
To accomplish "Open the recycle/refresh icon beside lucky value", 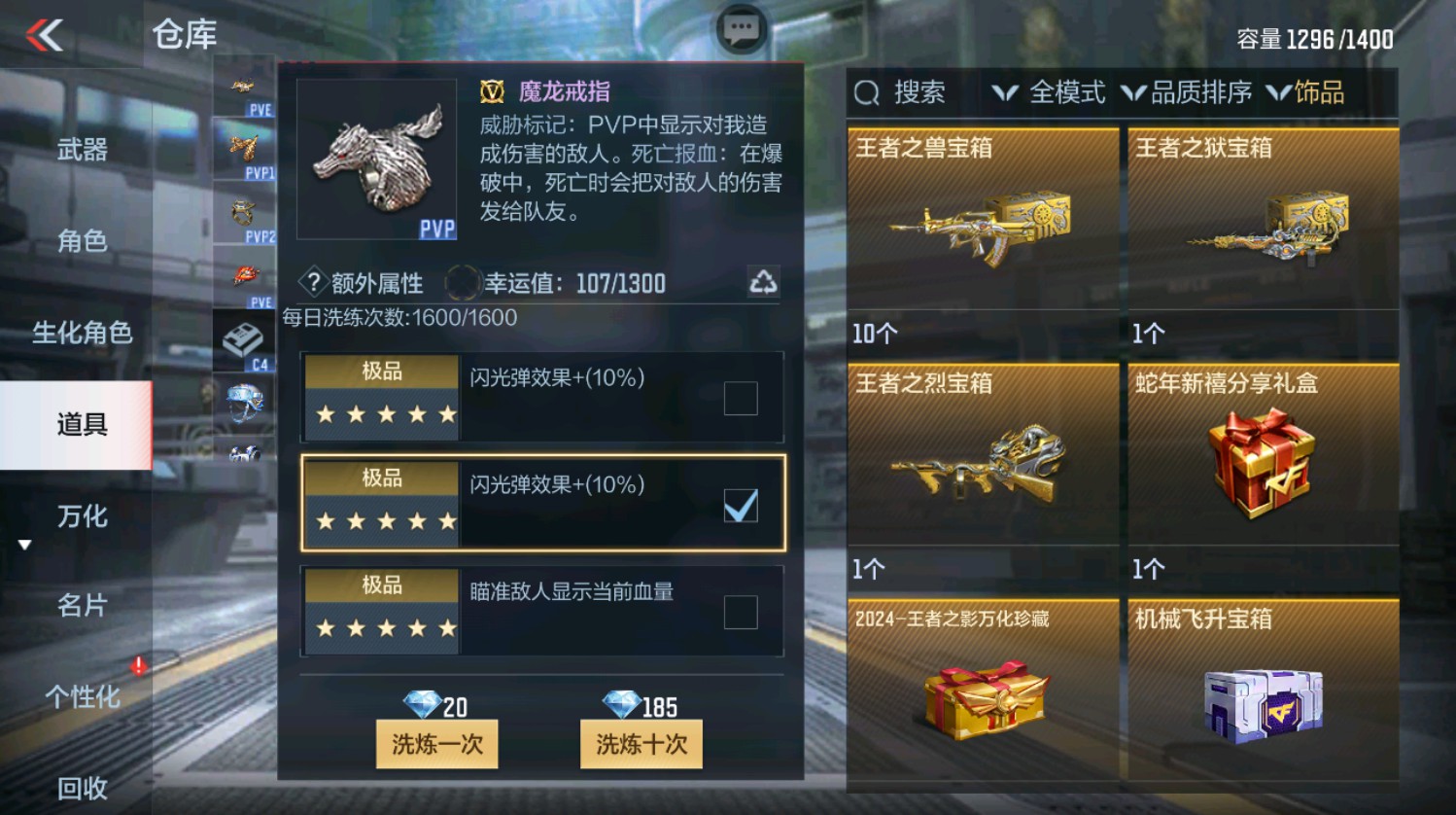I will click(x=766, y=281).
